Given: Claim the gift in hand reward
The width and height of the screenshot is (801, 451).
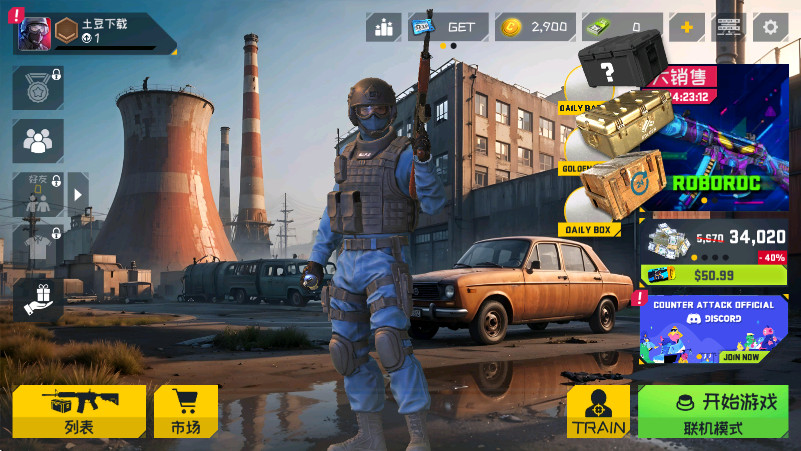Looking at the screenshot, I should 37,299.
